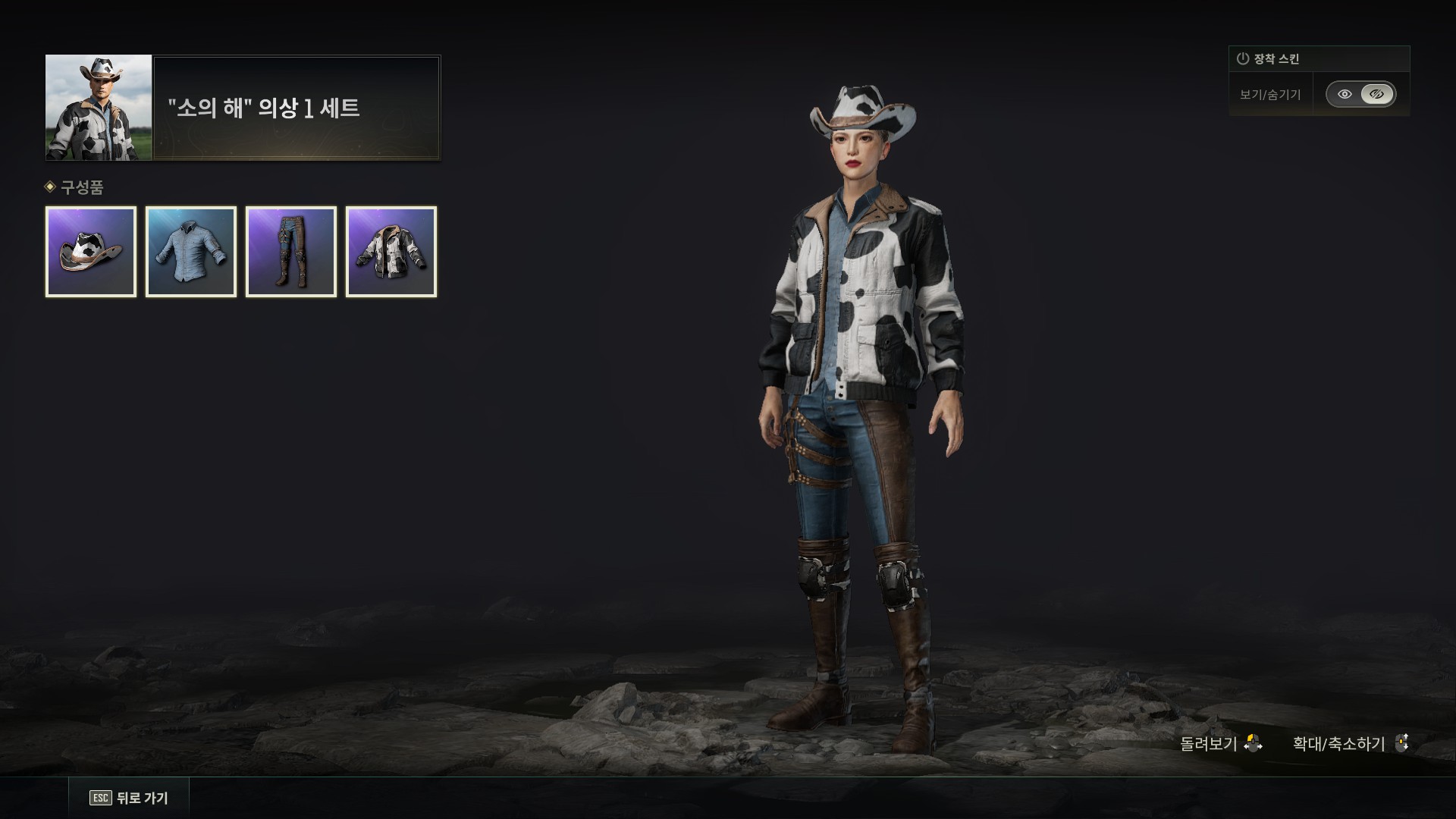Hide equipped skins with the crossed-eye icon
Image resolution: width=1456 pixels, height=819 pixels.
(1377, 95)
